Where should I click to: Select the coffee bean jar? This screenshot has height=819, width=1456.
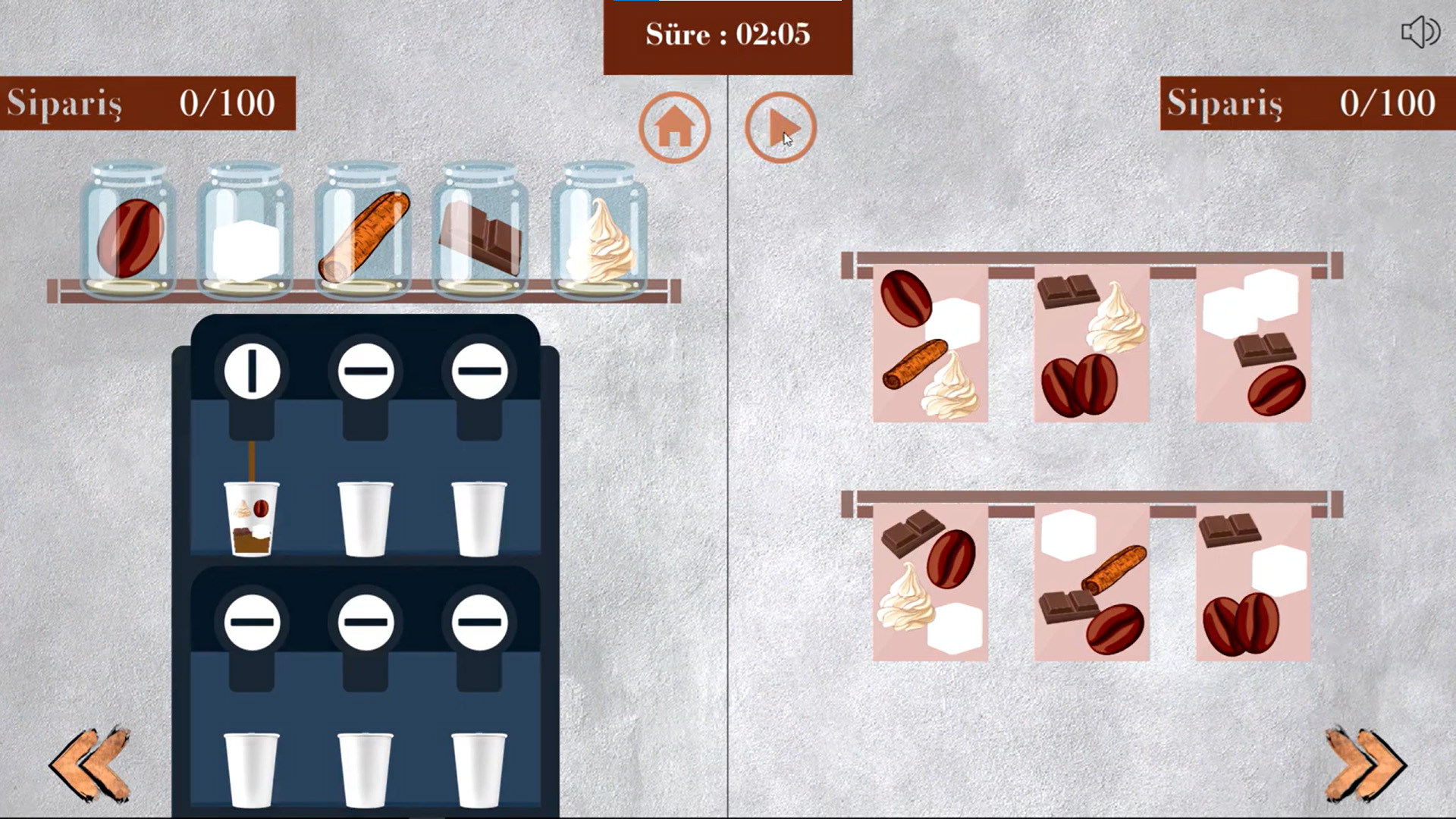click(x=129, y=231)
